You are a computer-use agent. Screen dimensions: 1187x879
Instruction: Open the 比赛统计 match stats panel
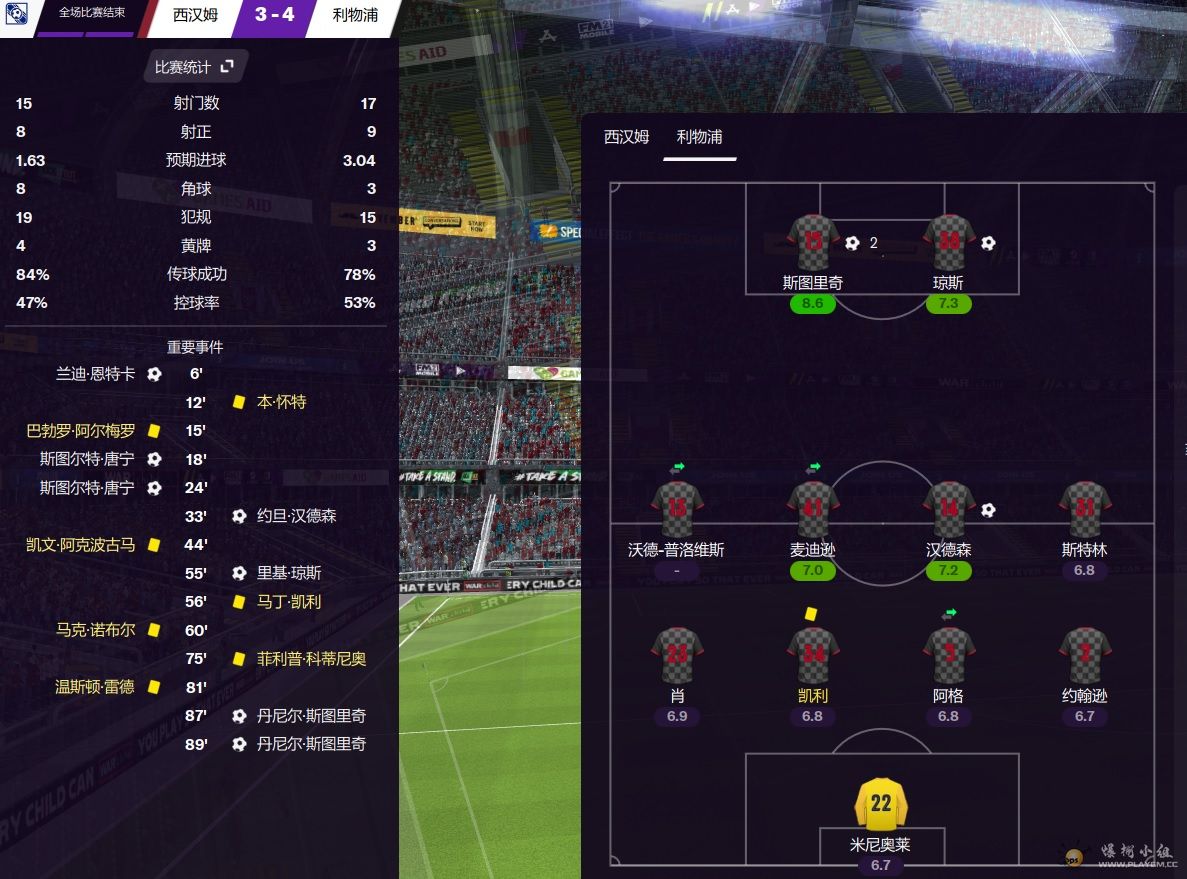point(194,67)
